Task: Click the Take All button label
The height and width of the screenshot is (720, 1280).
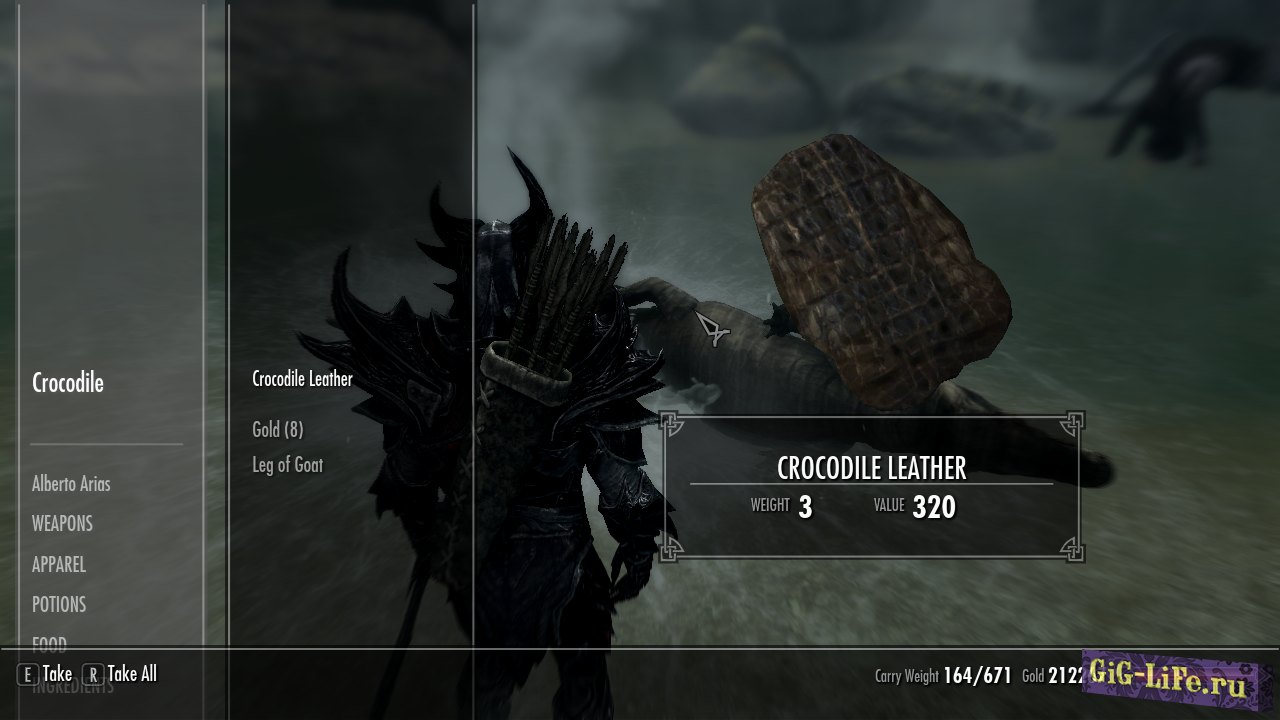Action: point(132,674)
